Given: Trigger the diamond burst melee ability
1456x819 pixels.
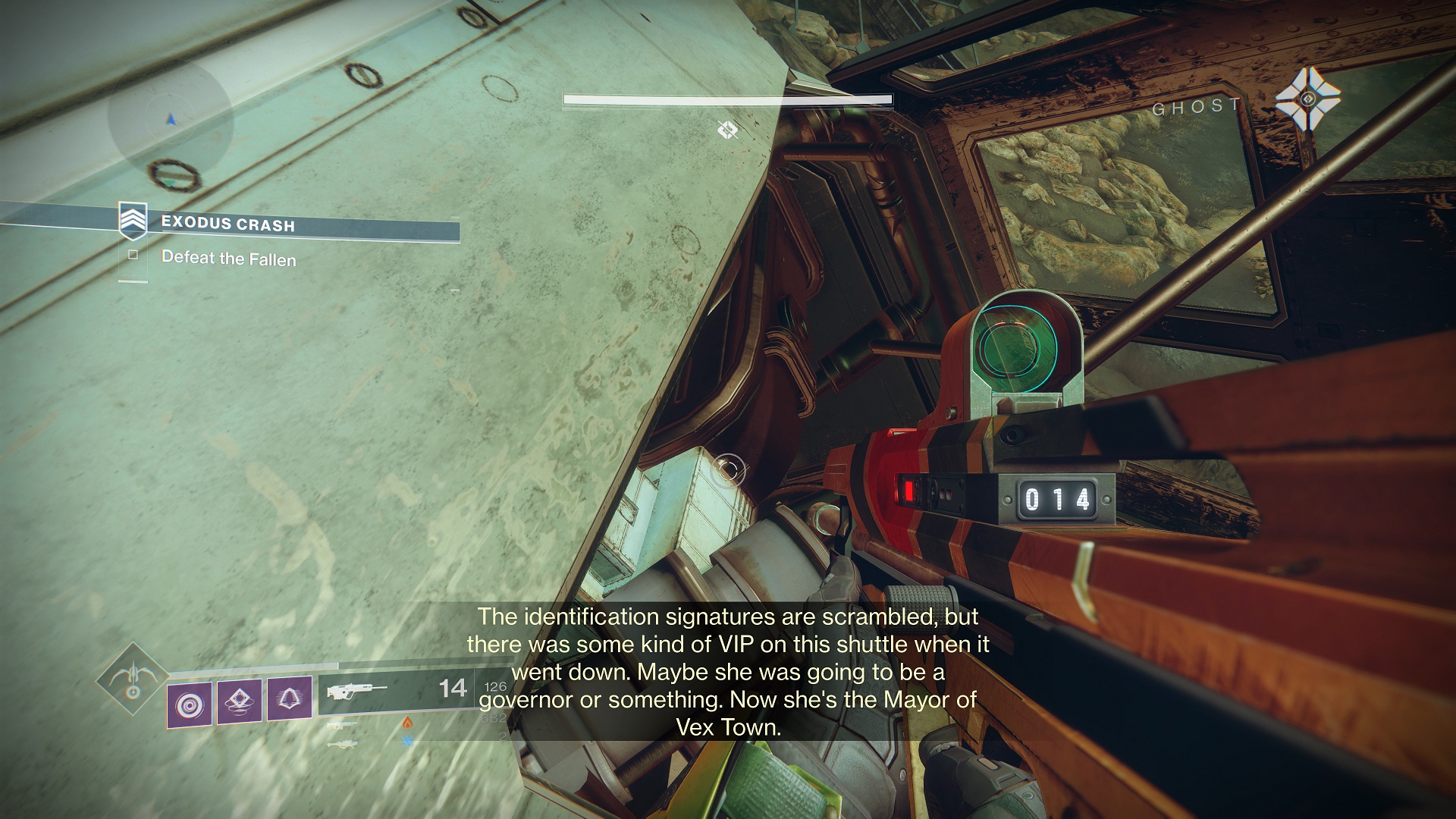Looking at the screenshot, I should (240, 701).
